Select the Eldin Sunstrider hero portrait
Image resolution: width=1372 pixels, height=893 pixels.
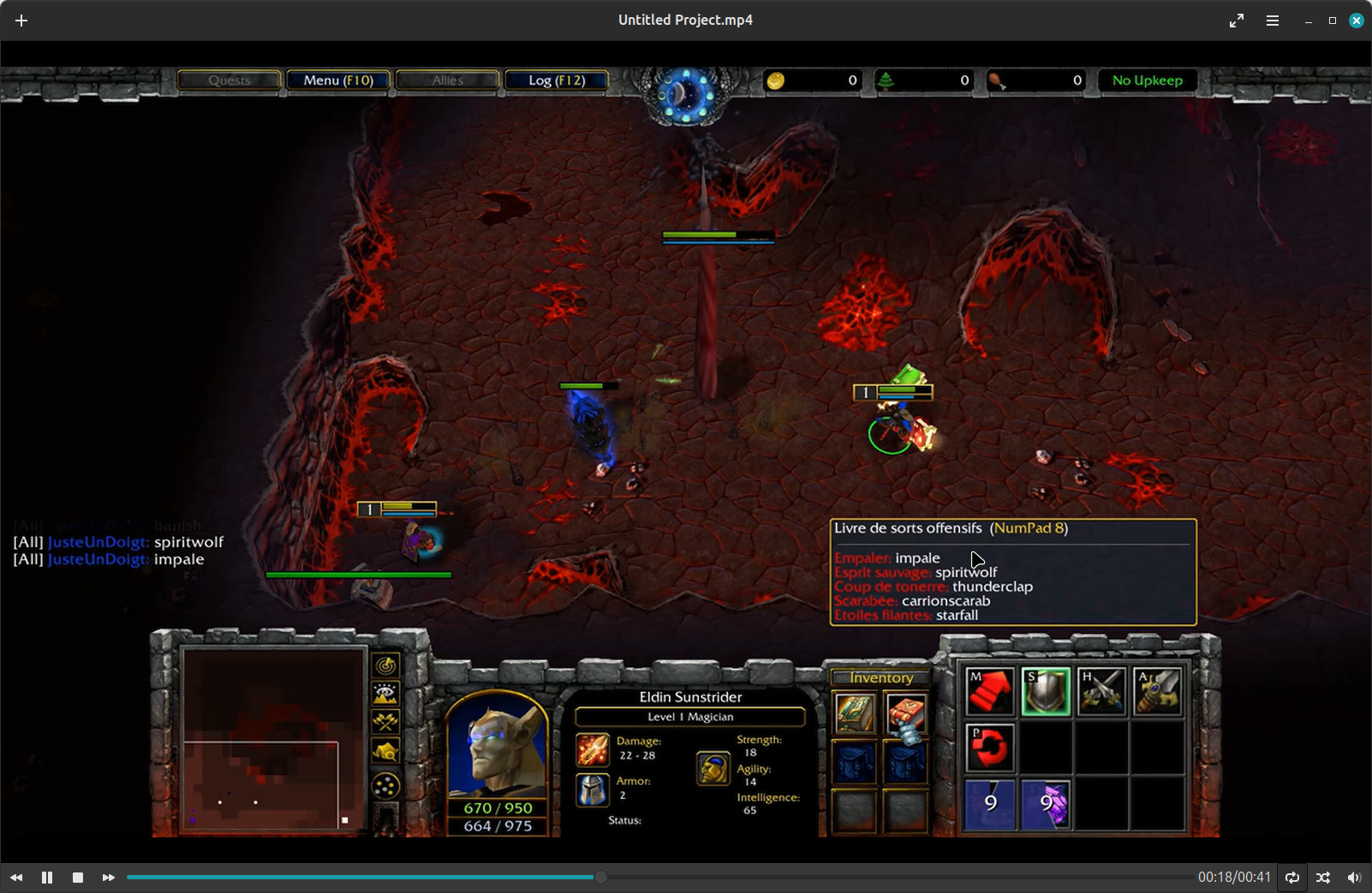click(497, 743)
